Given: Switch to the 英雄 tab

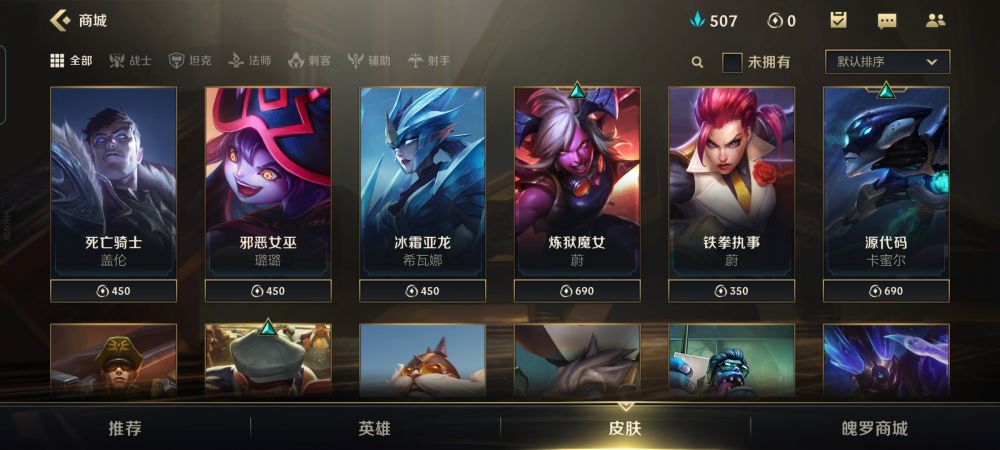Looking at the screenshot, I should pyautogui.click(x=375, y=429).
